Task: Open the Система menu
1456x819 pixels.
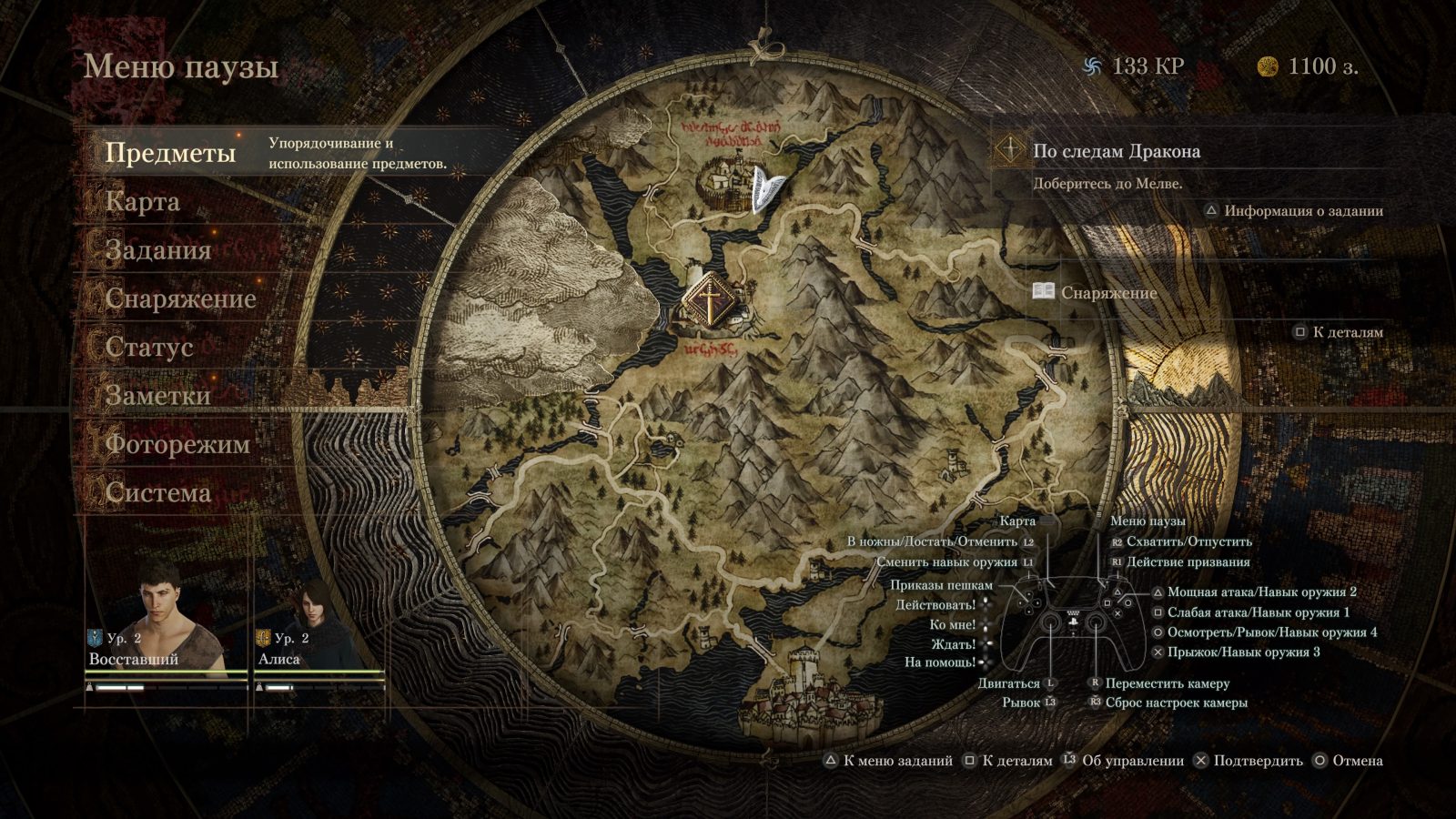Action: (x=158, y=492)
